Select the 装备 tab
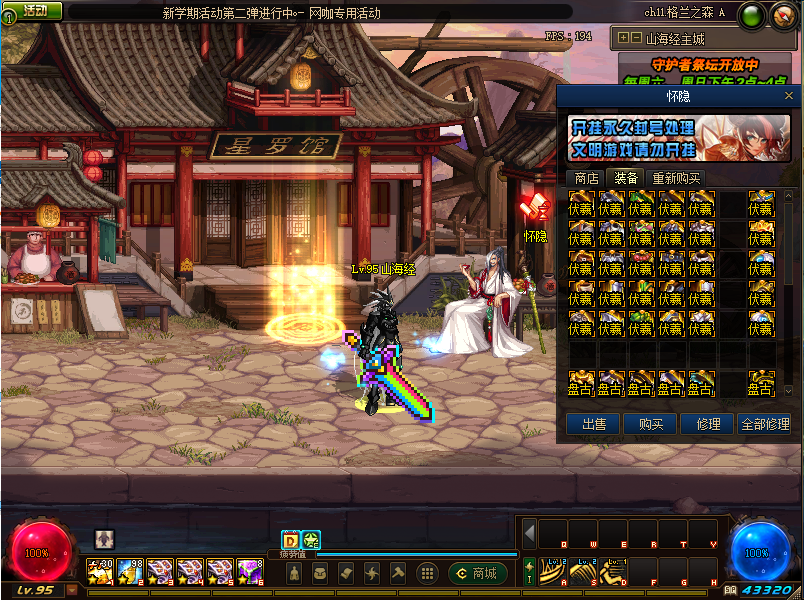 (626, 178)
